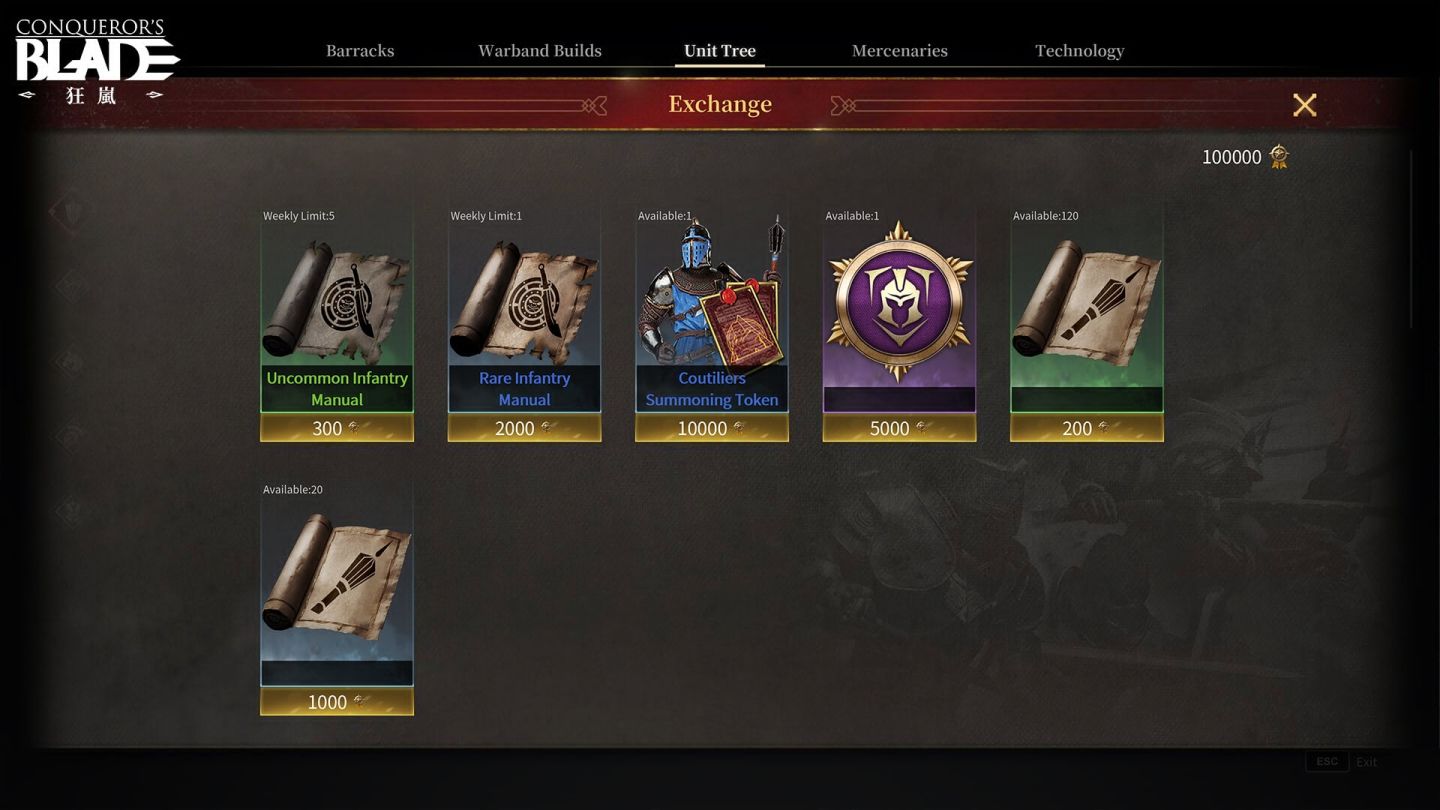Viewport: 1440px width, 810px height.
Task: Switch to the Barracks tab
Action: [360, 51]
